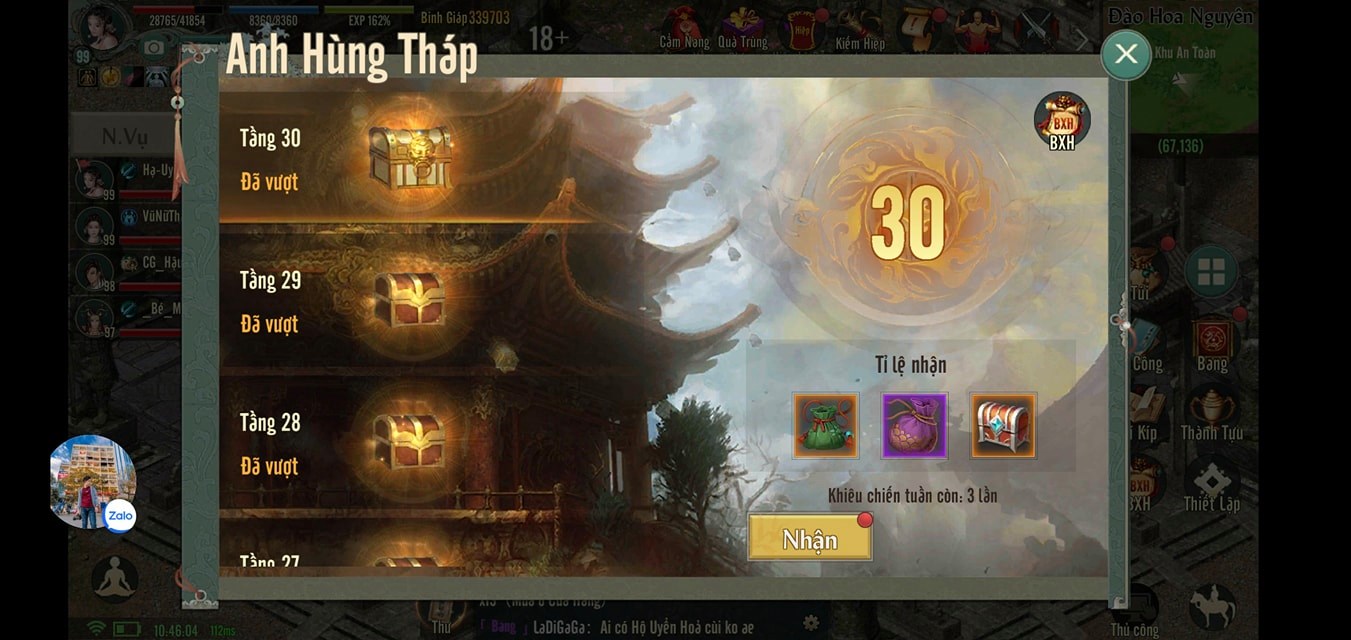Screen dimensions: 1351x640
Task: Open Thiết Lập settings
Action: point(1212,487)
